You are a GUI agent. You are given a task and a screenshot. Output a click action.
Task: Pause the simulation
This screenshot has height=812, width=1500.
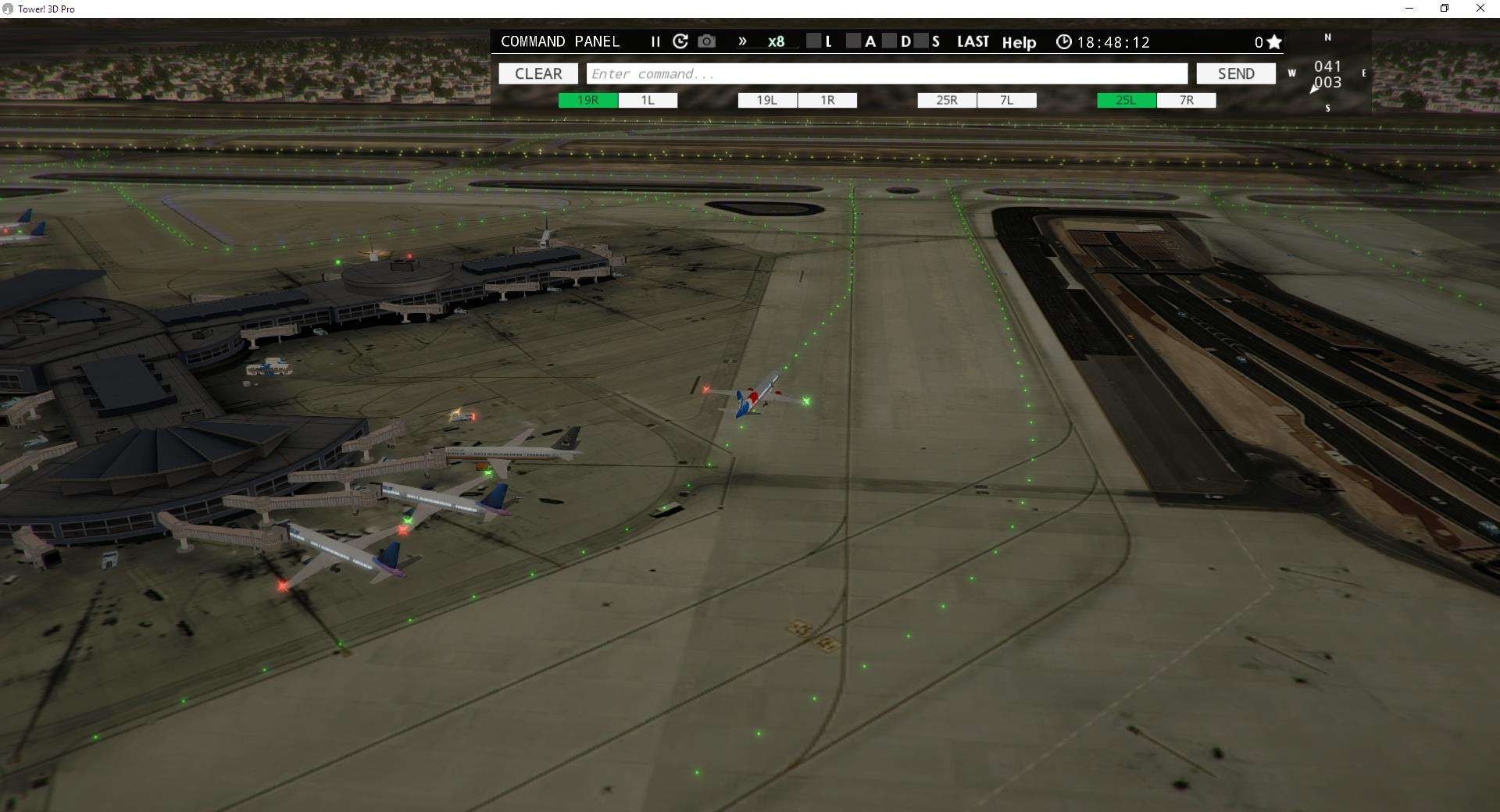(x=655, y=42)
